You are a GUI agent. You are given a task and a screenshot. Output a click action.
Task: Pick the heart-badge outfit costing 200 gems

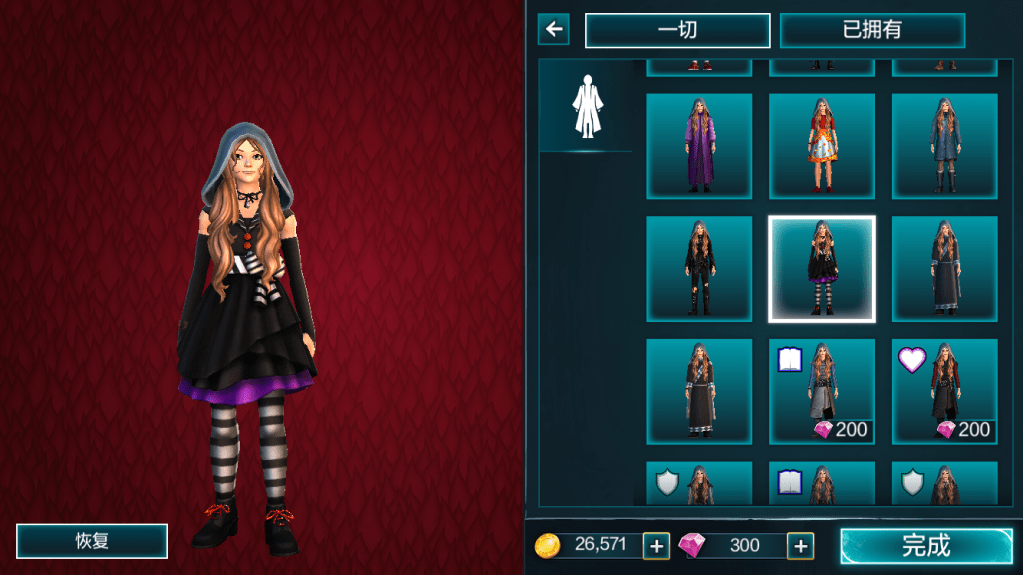[x=944, y=391]
